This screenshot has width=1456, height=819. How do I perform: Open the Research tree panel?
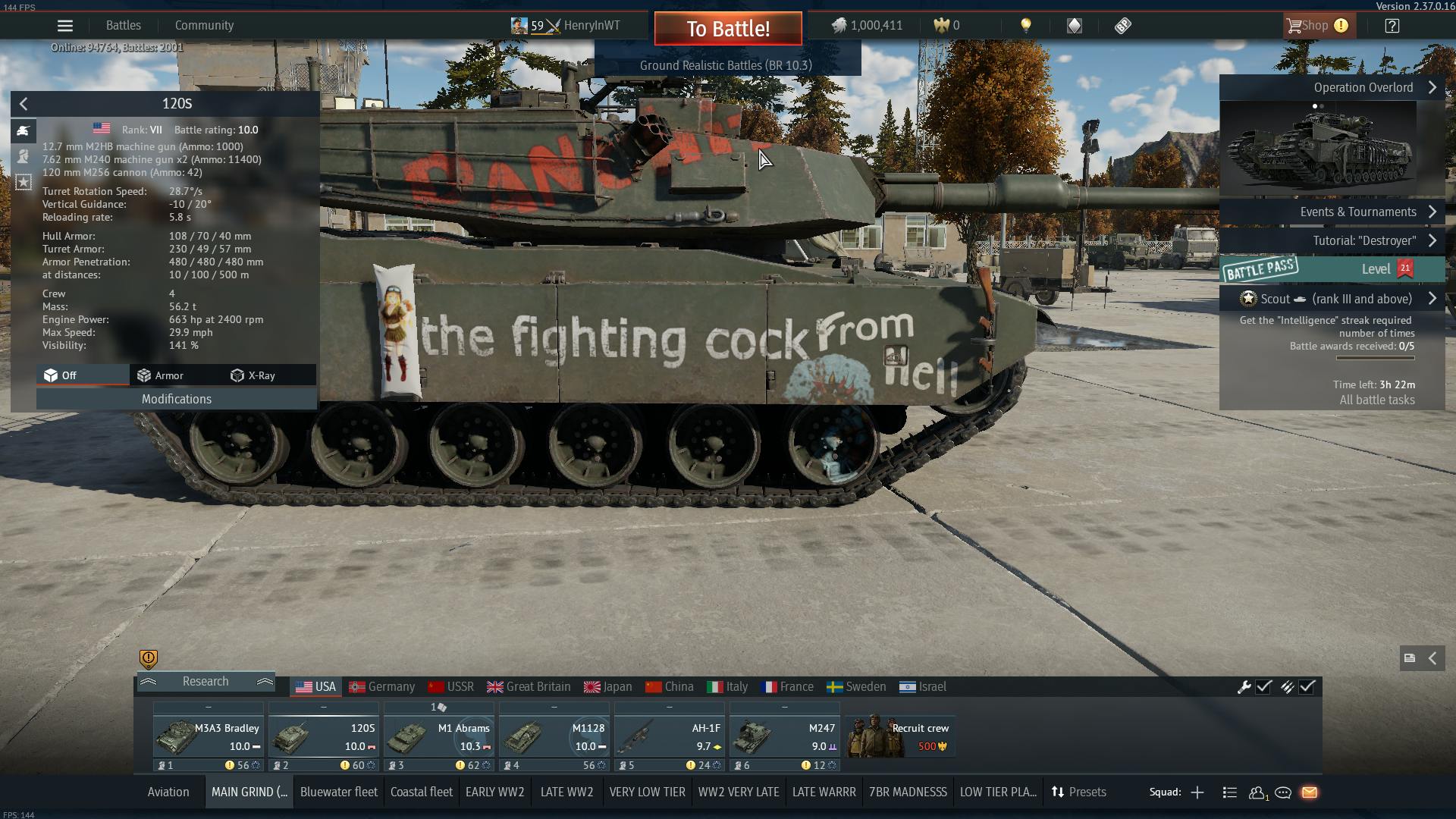(206, 682)
